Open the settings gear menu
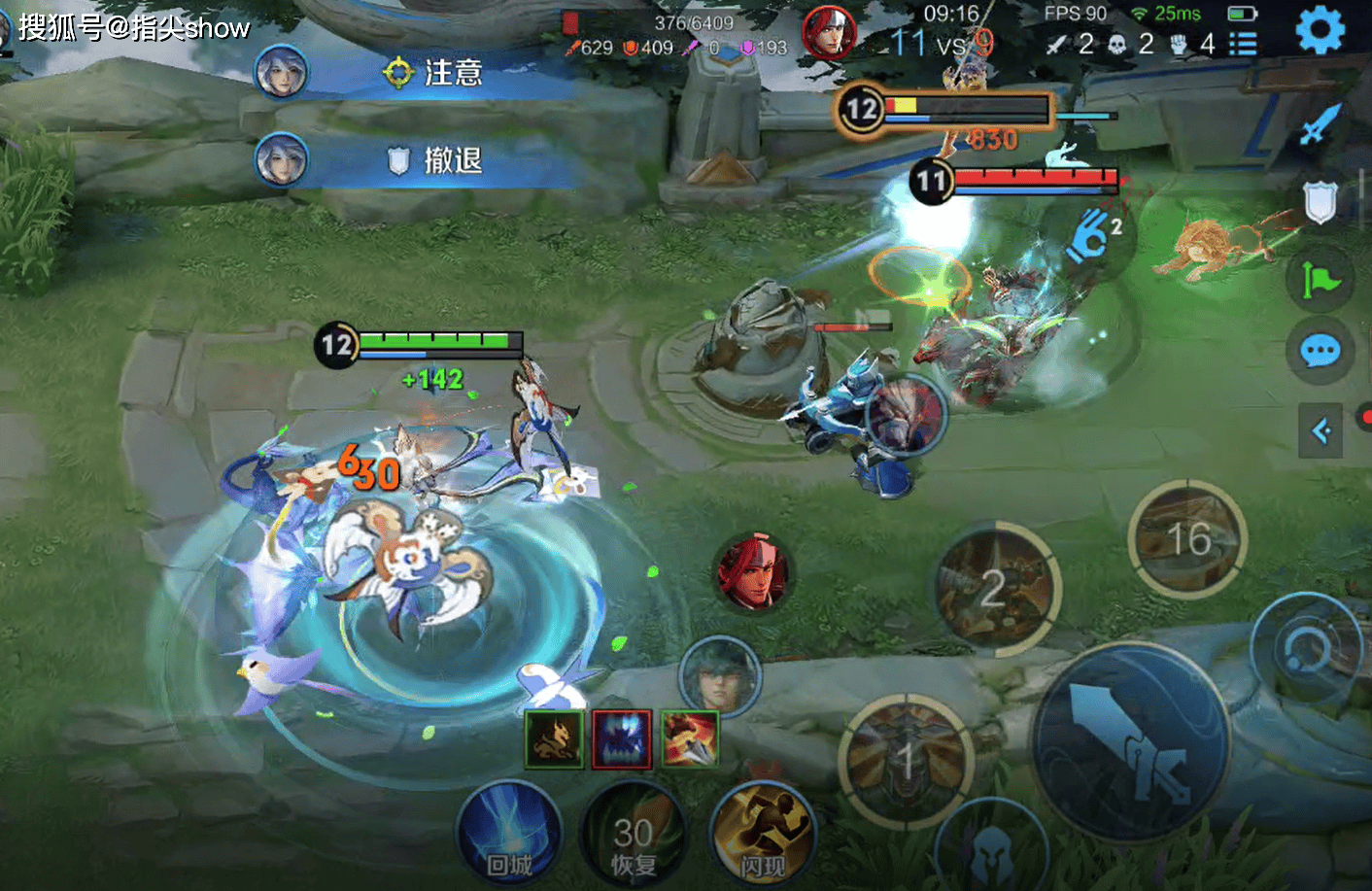Image resolution: width=1372 pixels, height=891 pixels. pyautogui.click(x=1320, y=30)
